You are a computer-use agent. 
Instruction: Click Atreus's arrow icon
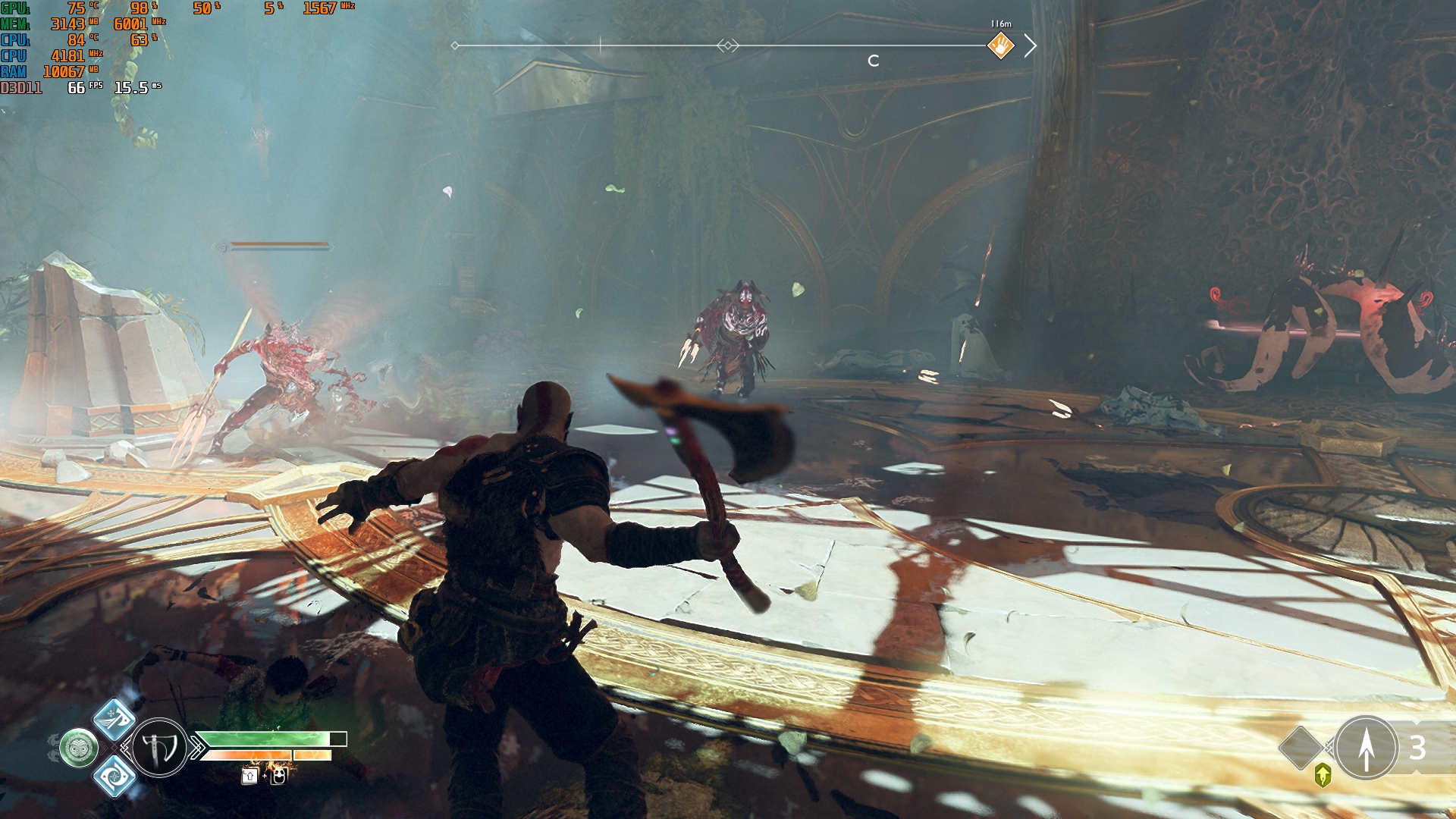click(x=1366, y=748)
